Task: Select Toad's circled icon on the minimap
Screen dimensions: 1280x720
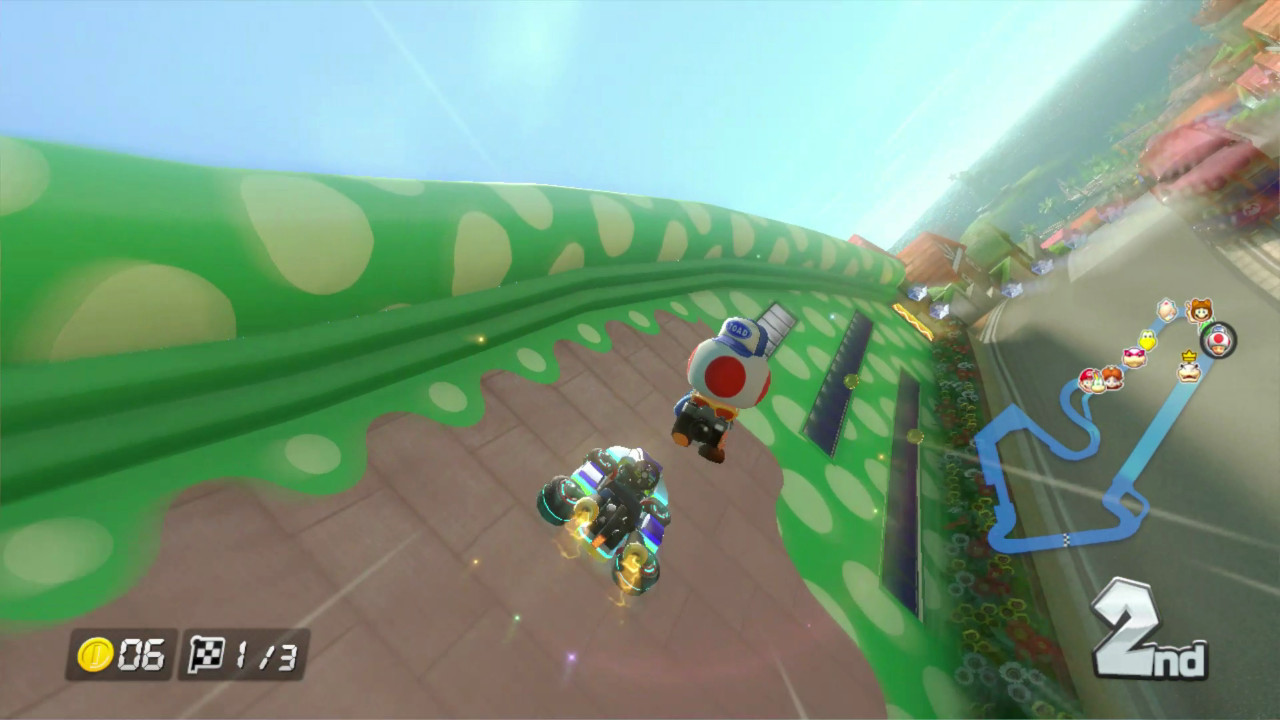Action: (1217, 339)
